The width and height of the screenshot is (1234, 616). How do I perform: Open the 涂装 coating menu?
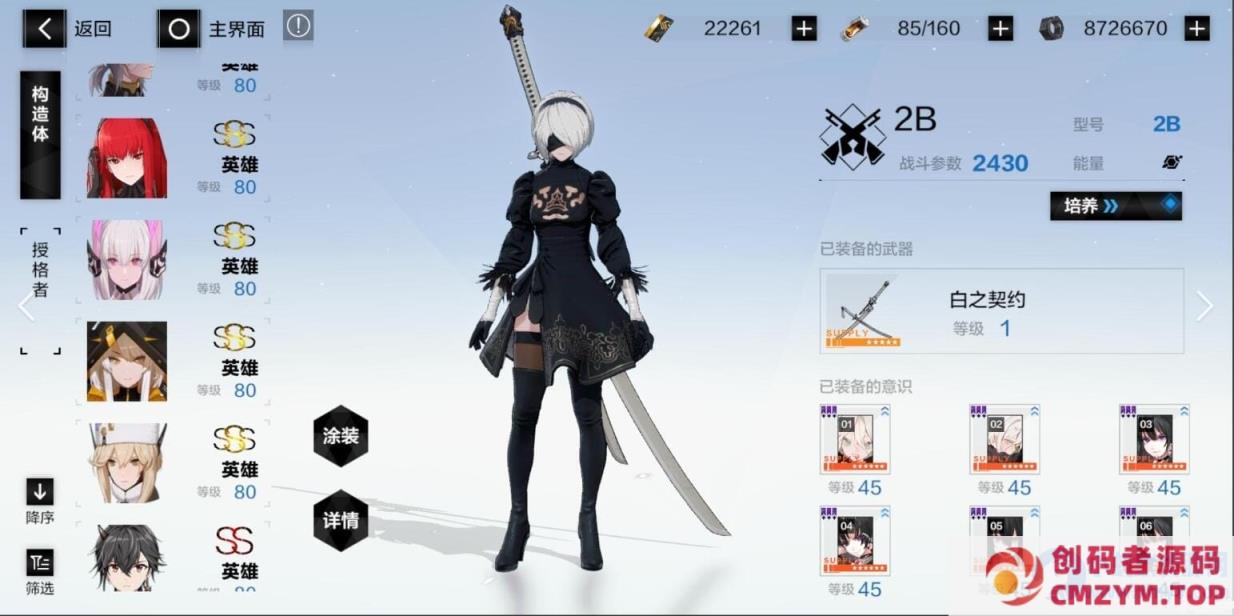point(341,437)
